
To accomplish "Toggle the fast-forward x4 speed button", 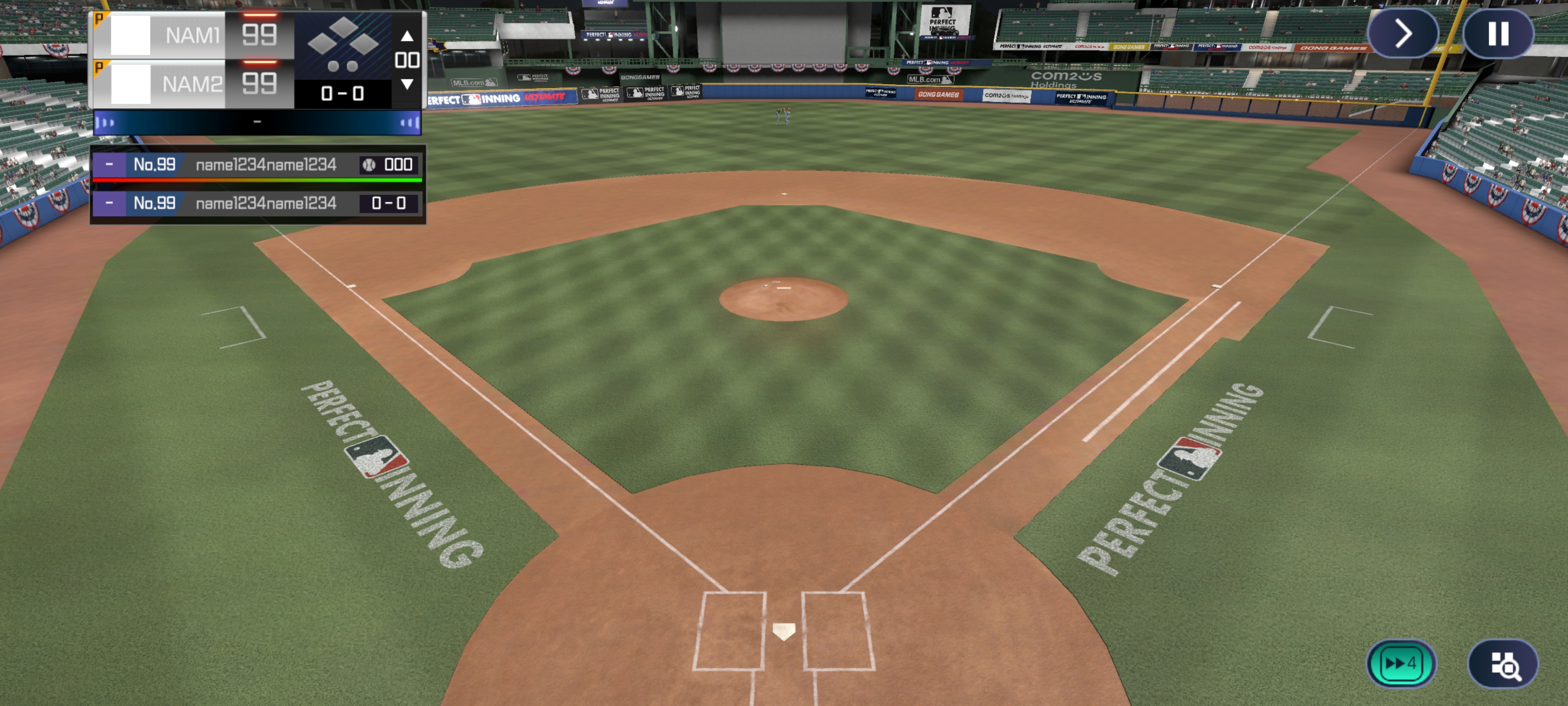I will click(x=1400, y=663).
